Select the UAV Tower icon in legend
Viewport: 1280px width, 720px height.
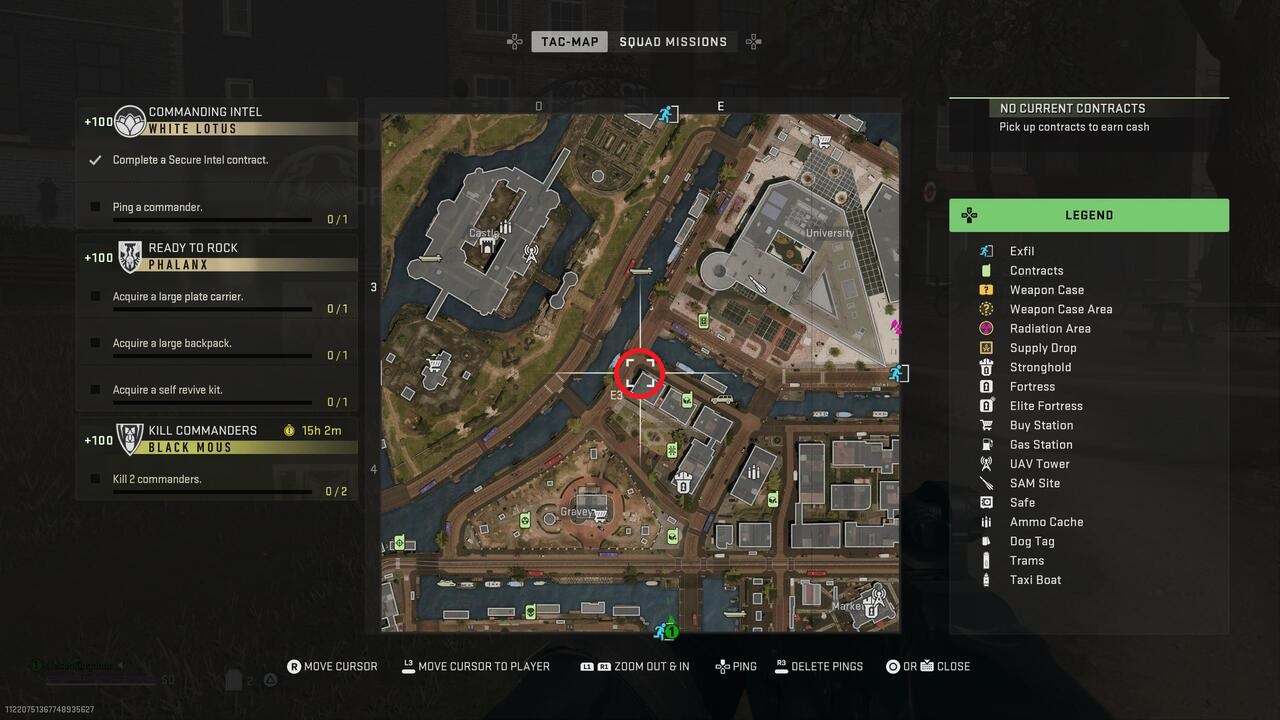click(985, 463)
